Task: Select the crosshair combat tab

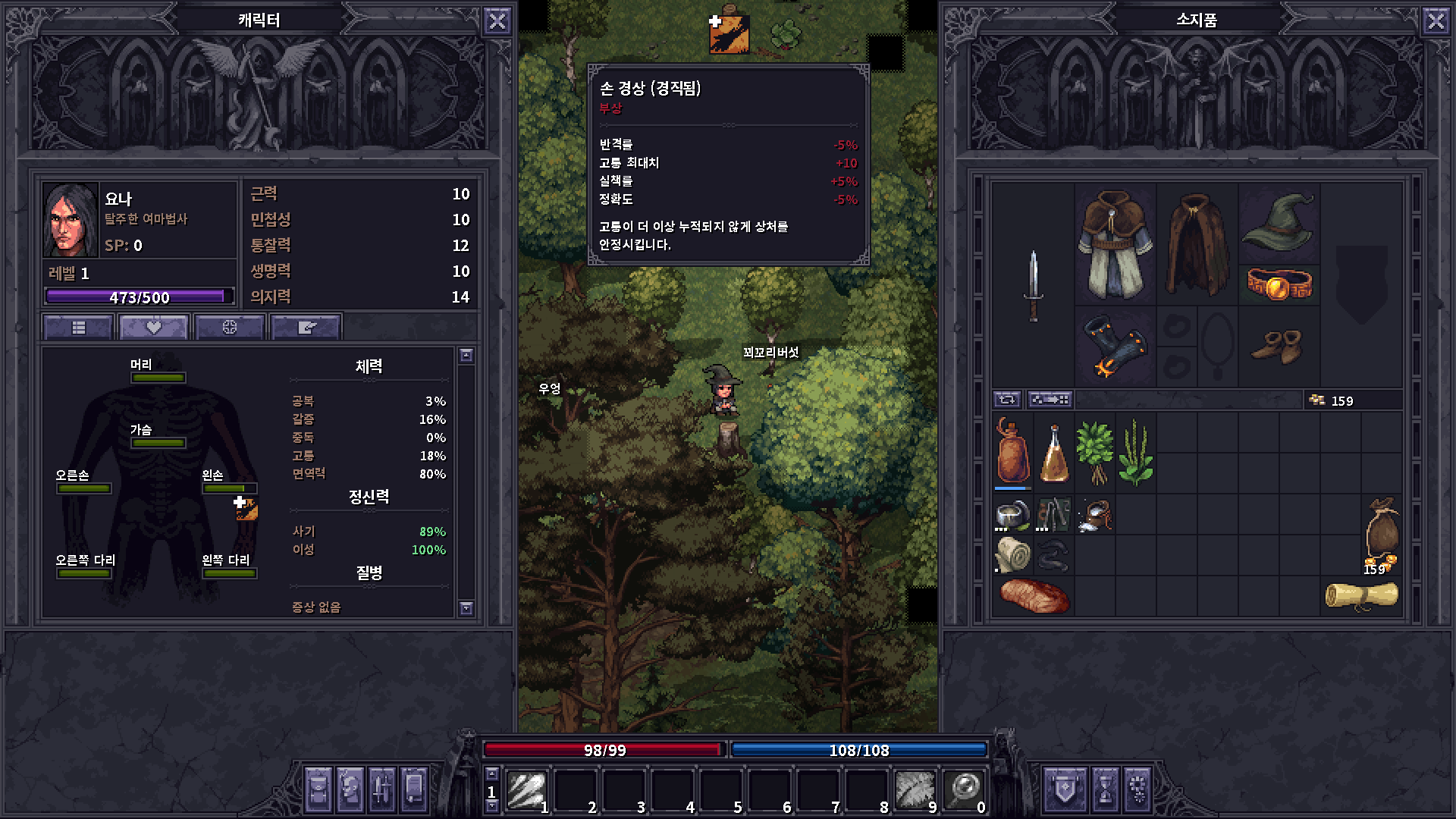Action: pos(229,328)
